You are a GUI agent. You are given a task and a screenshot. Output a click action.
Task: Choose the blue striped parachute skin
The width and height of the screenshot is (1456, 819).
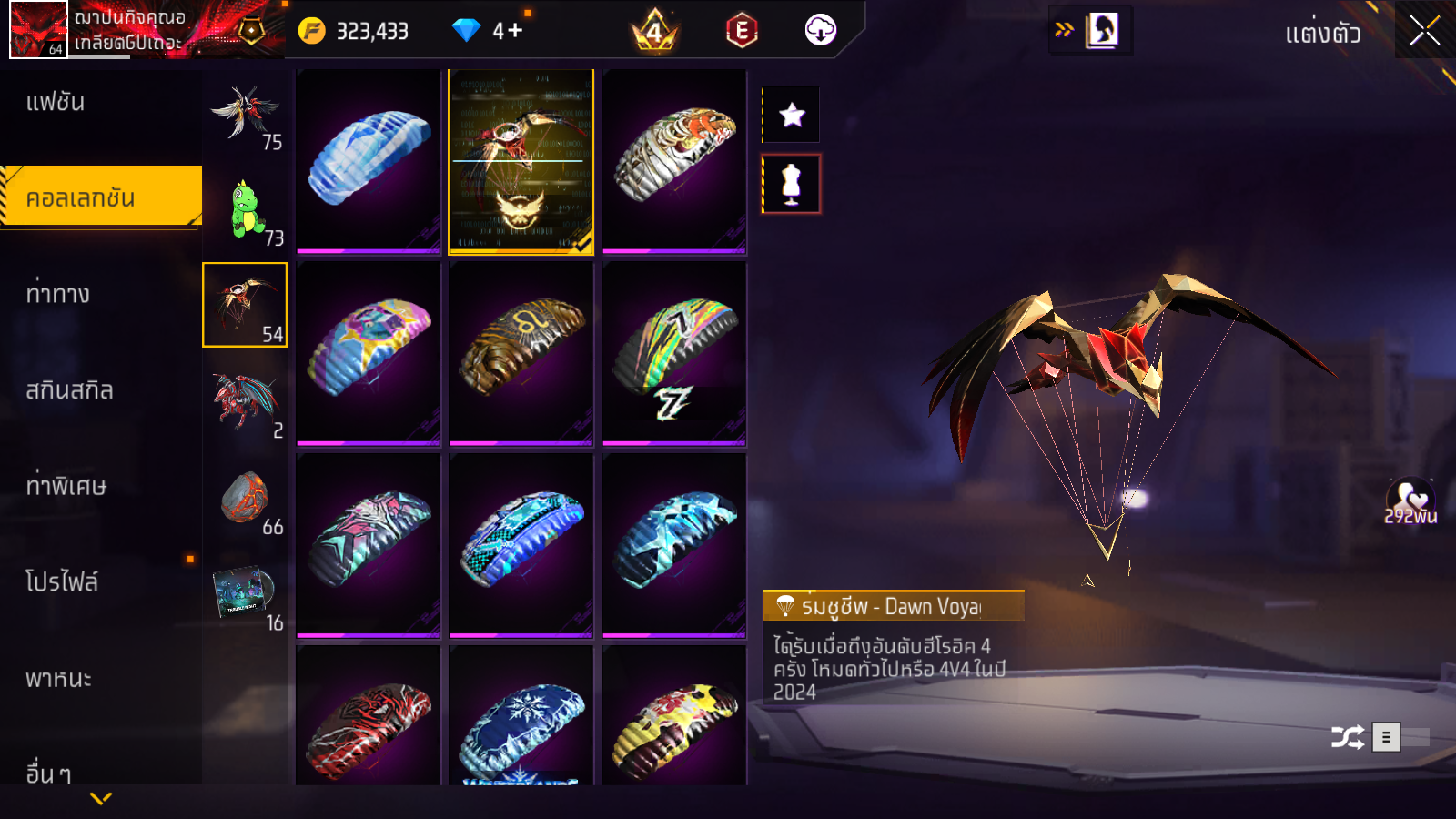coord(369,160)
